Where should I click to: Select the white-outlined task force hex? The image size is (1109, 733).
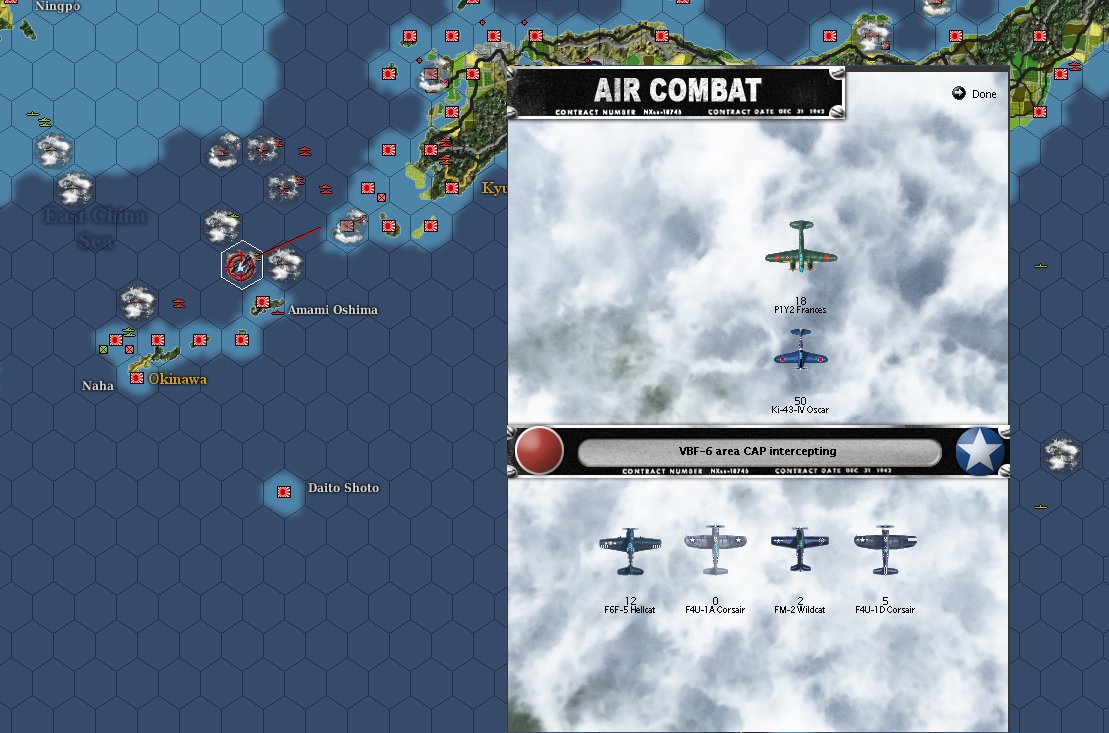click(241, 265)
